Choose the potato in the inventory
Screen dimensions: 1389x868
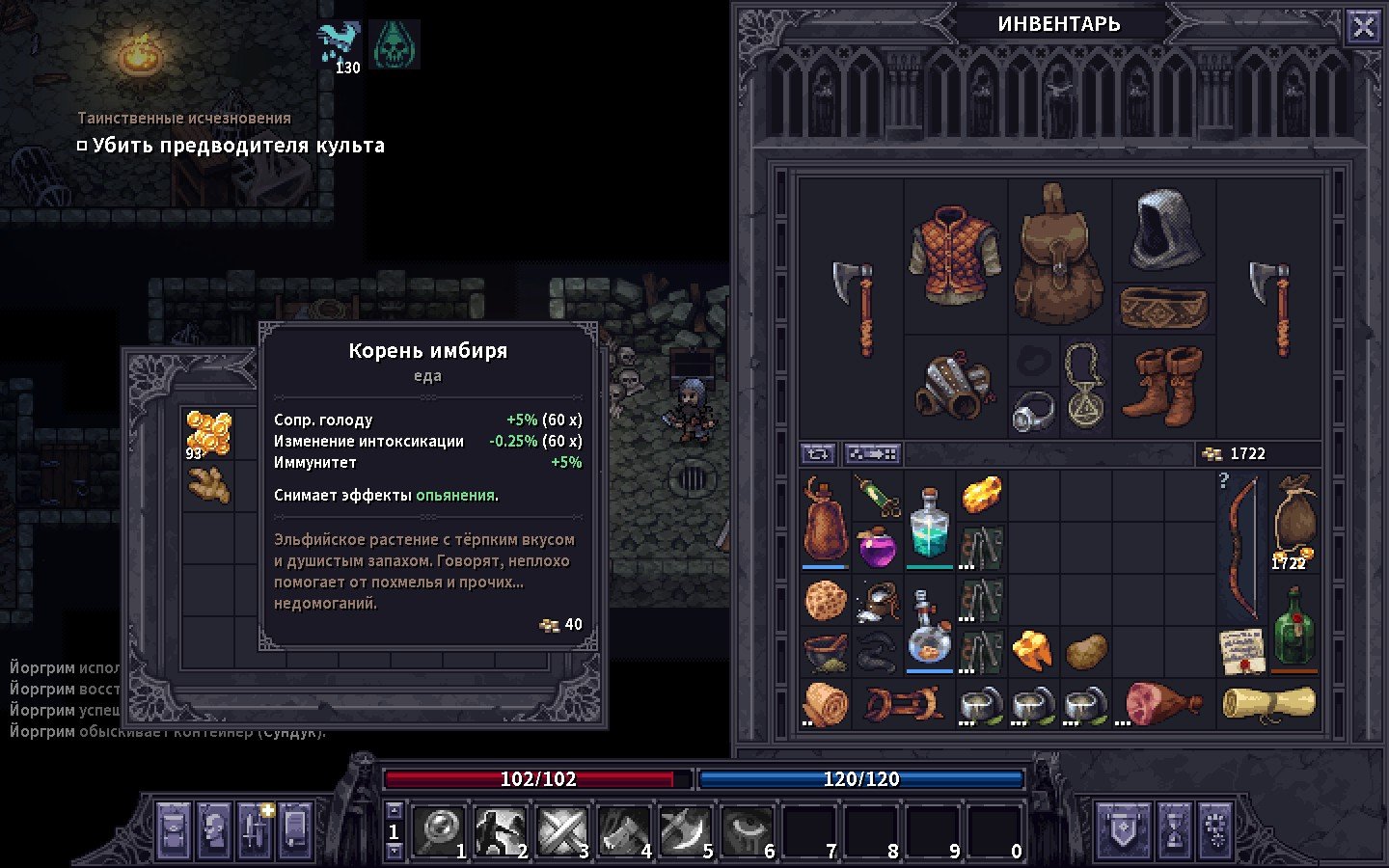click(1086, 651)
